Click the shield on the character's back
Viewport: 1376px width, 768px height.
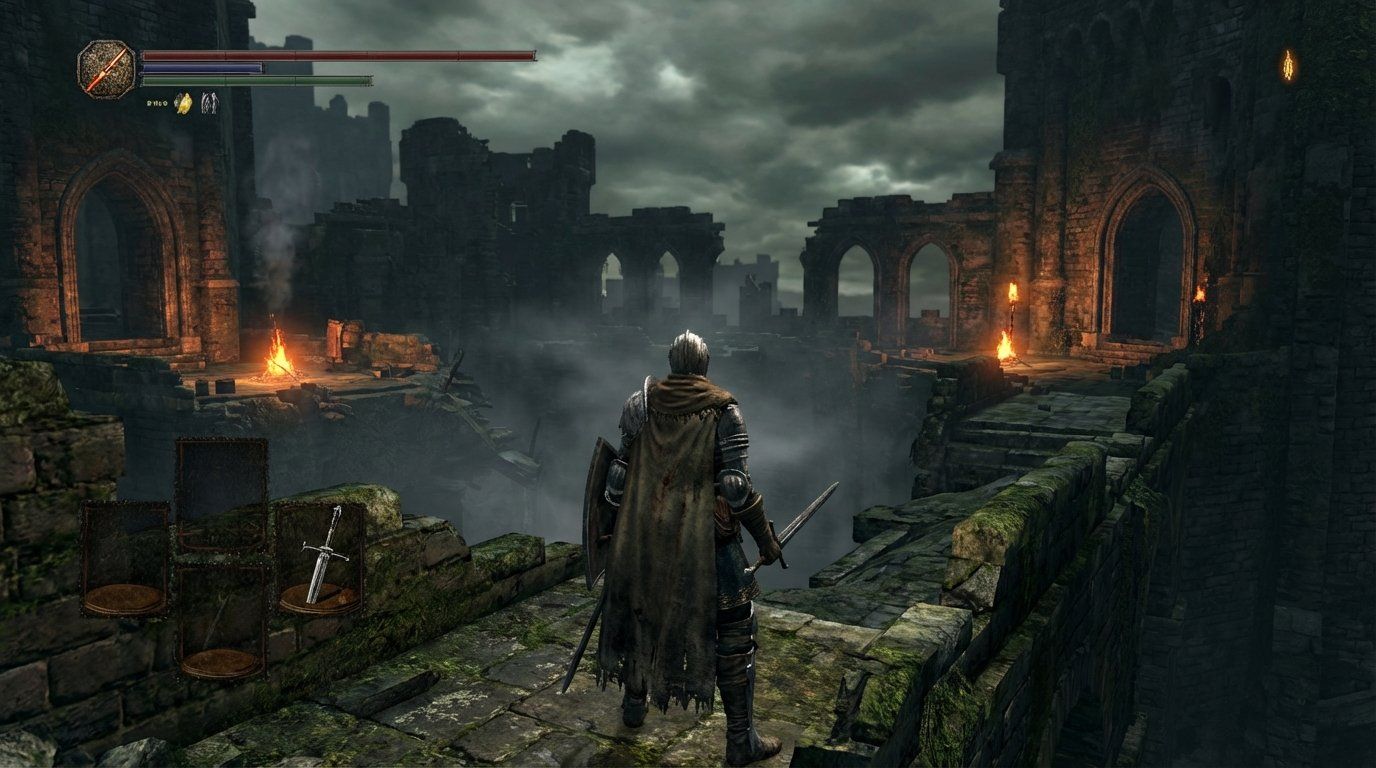pos(600,510)
